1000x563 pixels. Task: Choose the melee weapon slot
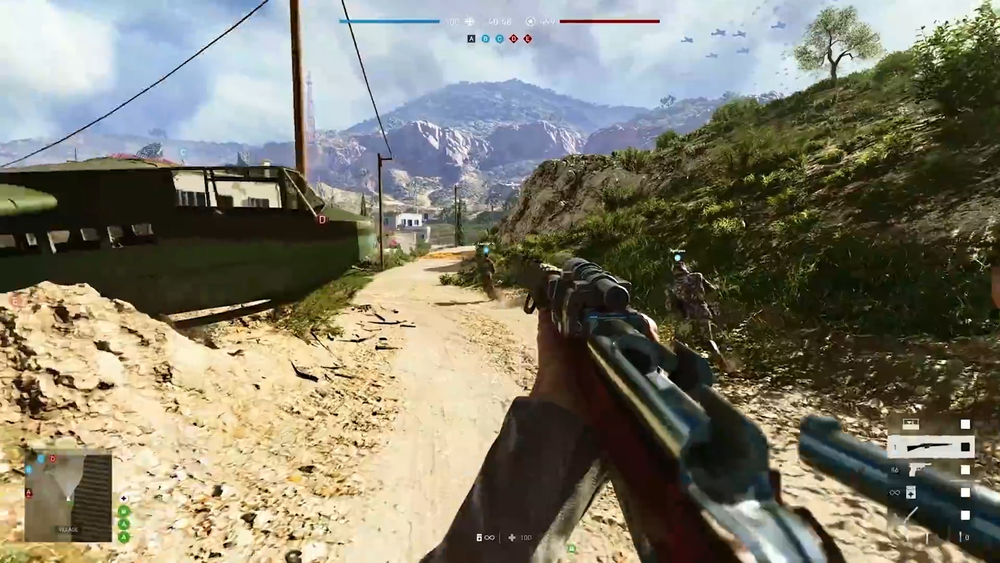tap(909, 517)
